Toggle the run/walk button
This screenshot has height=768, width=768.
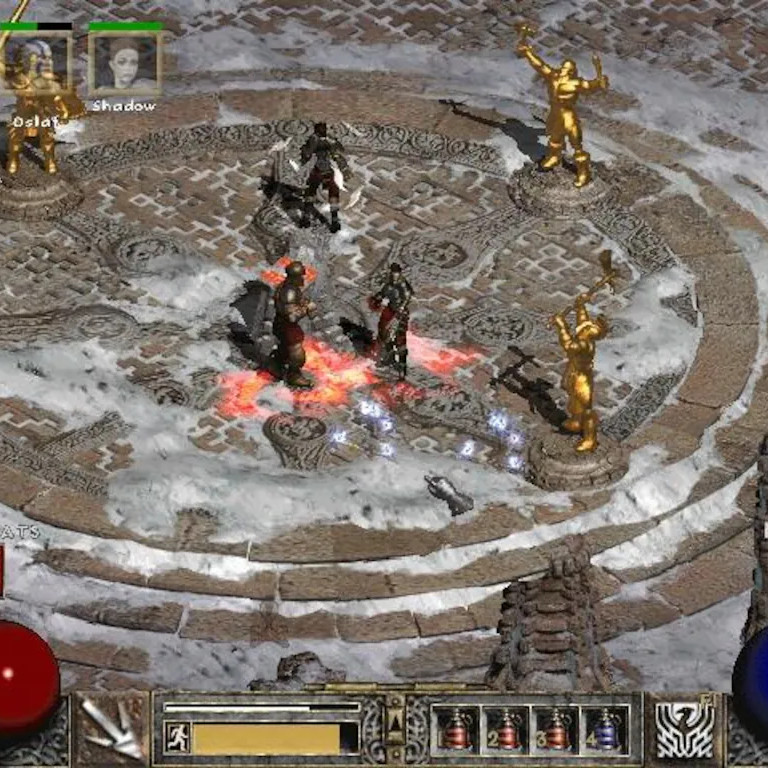click(176, 738)
